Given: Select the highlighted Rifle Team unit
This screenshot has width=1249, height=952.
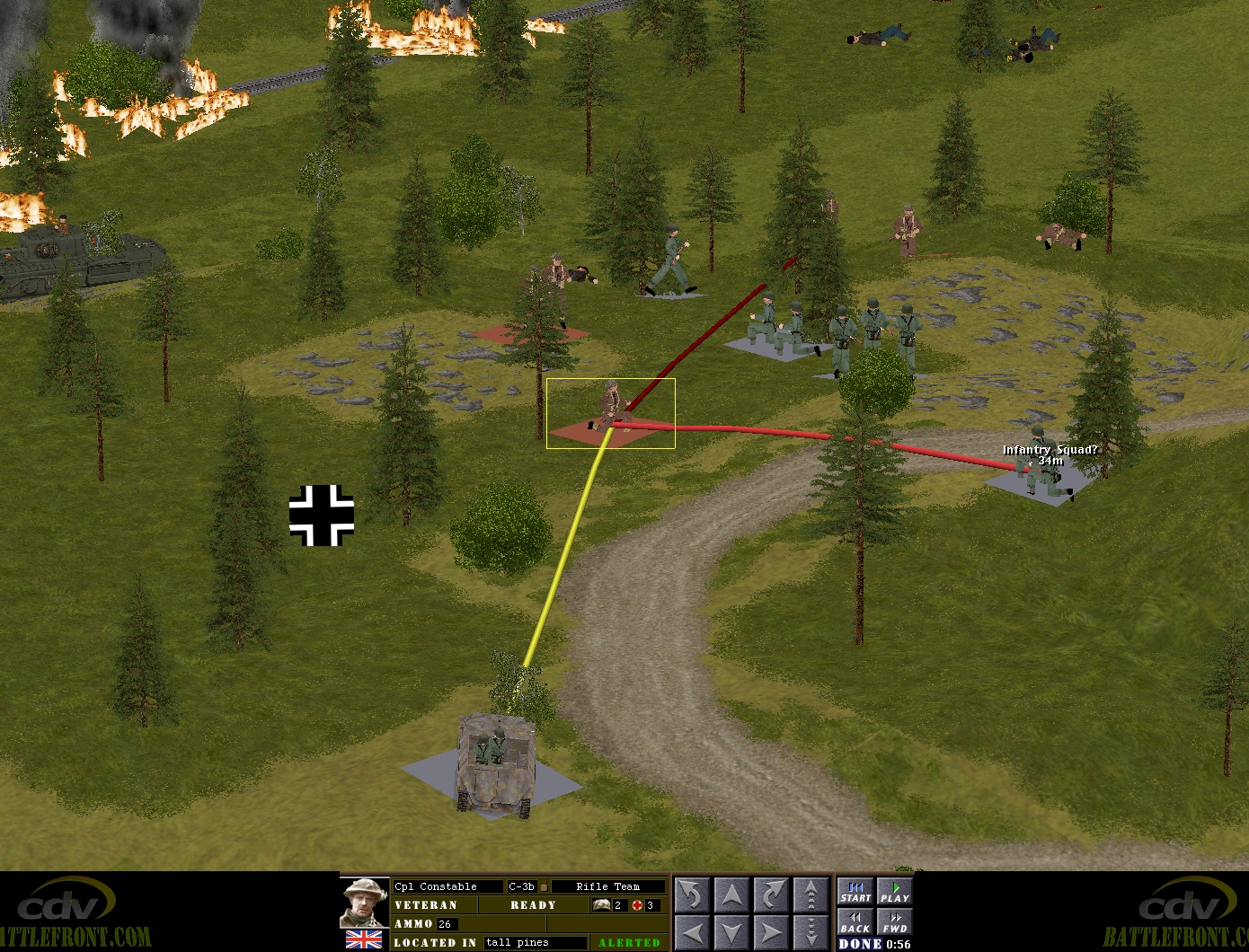Looking at the screenshot, I should pyautogui.click(x=611, y=410).
